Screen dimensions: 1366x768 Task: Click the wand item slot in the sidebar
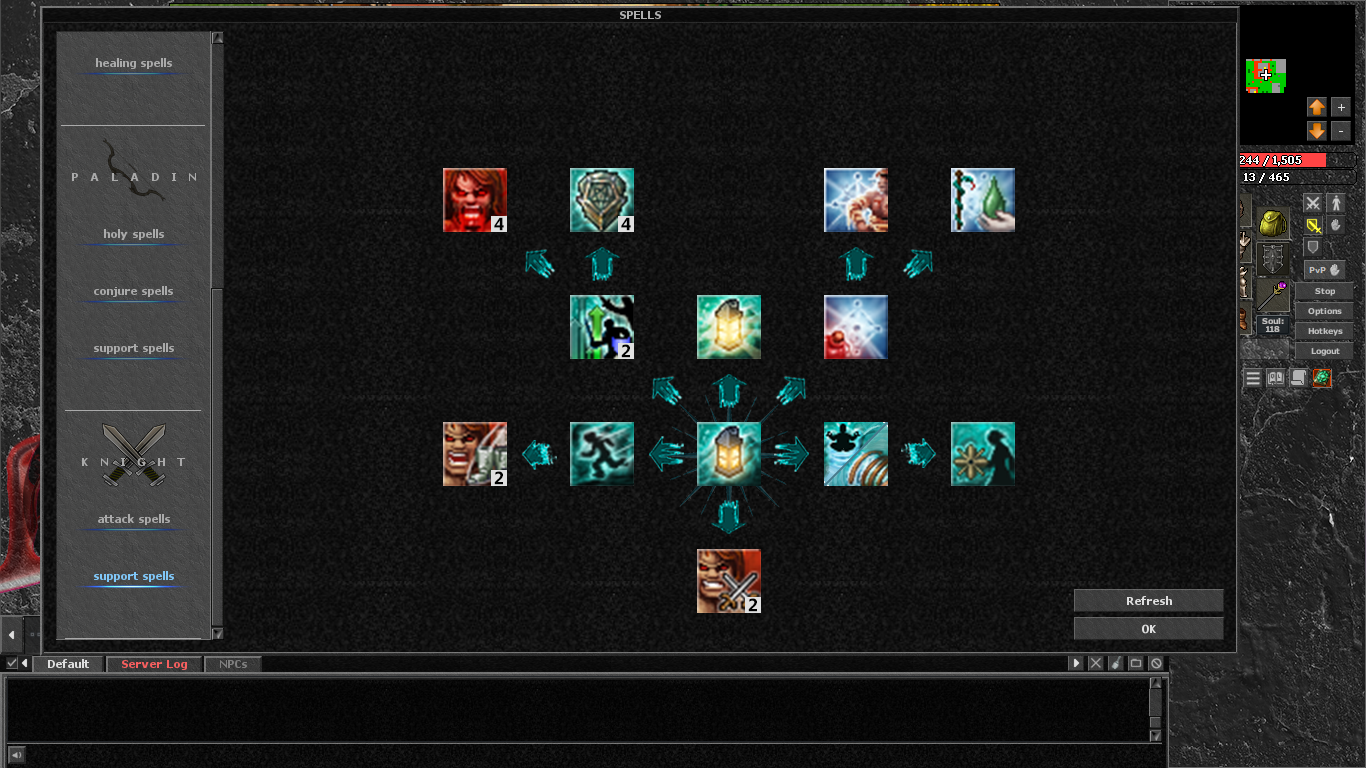click(1272, 295)
